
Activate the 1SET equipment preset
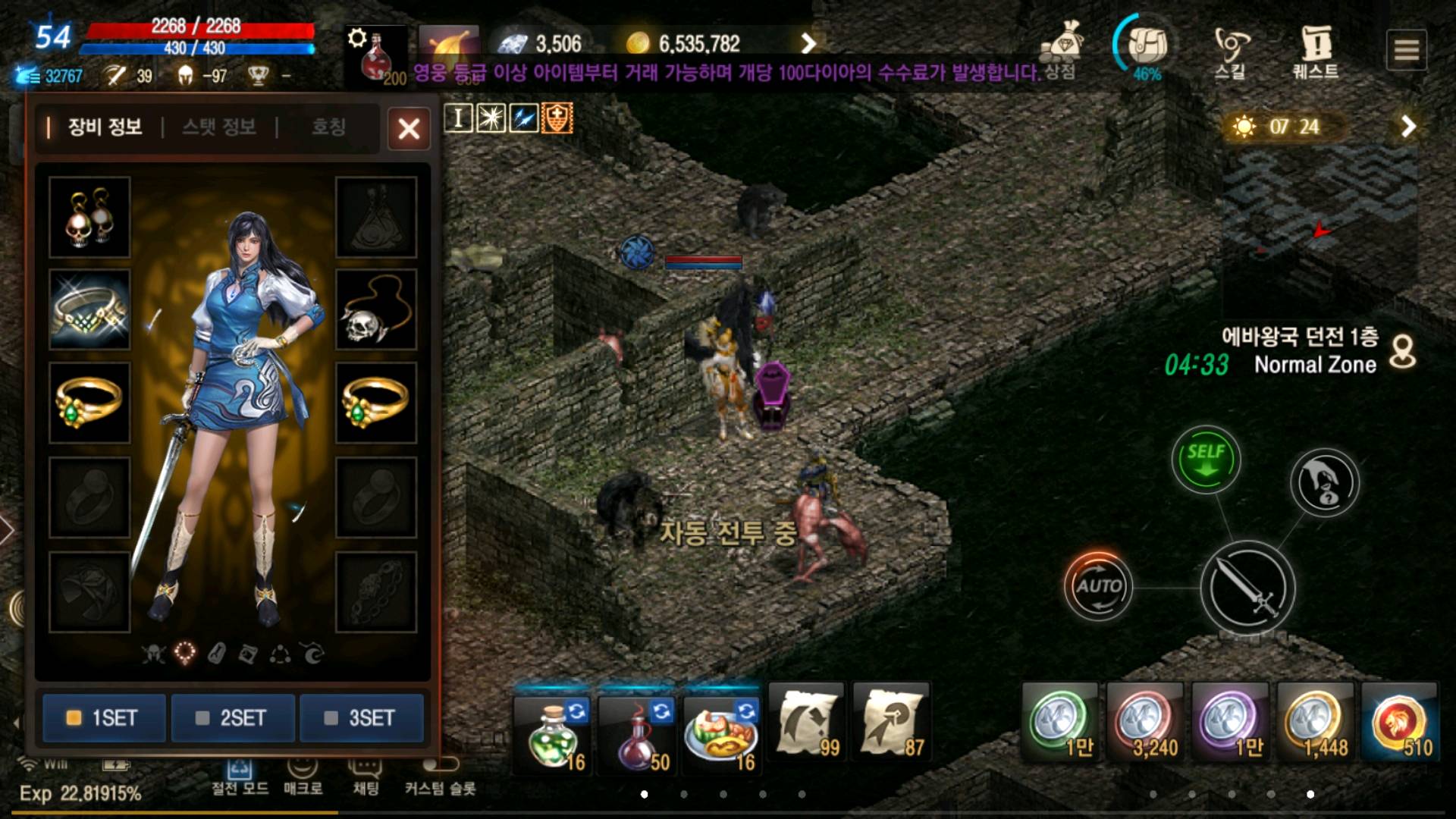pos(104,717)
